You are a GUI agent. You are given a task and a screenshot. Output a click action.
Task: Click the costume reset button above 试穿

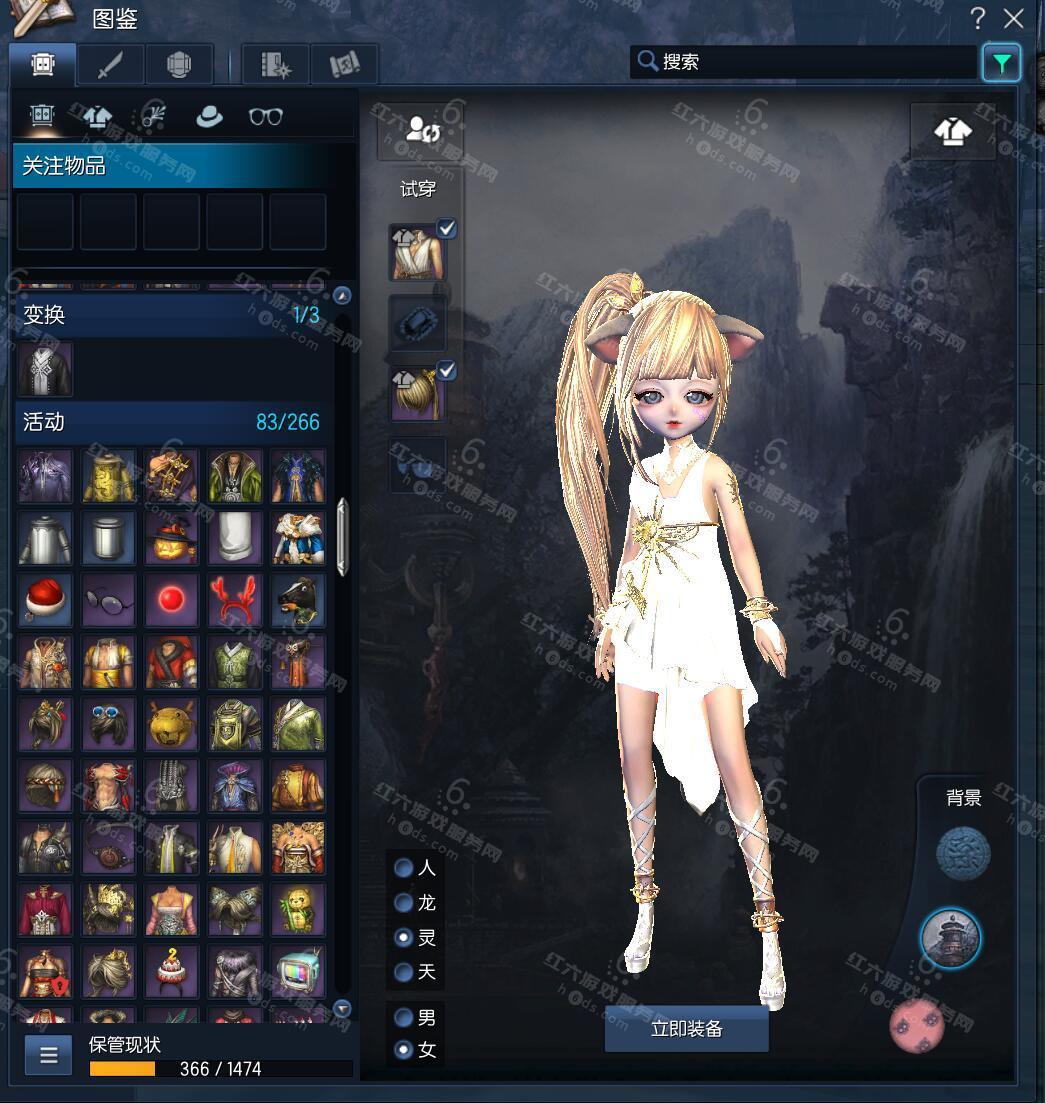(419, 130)
